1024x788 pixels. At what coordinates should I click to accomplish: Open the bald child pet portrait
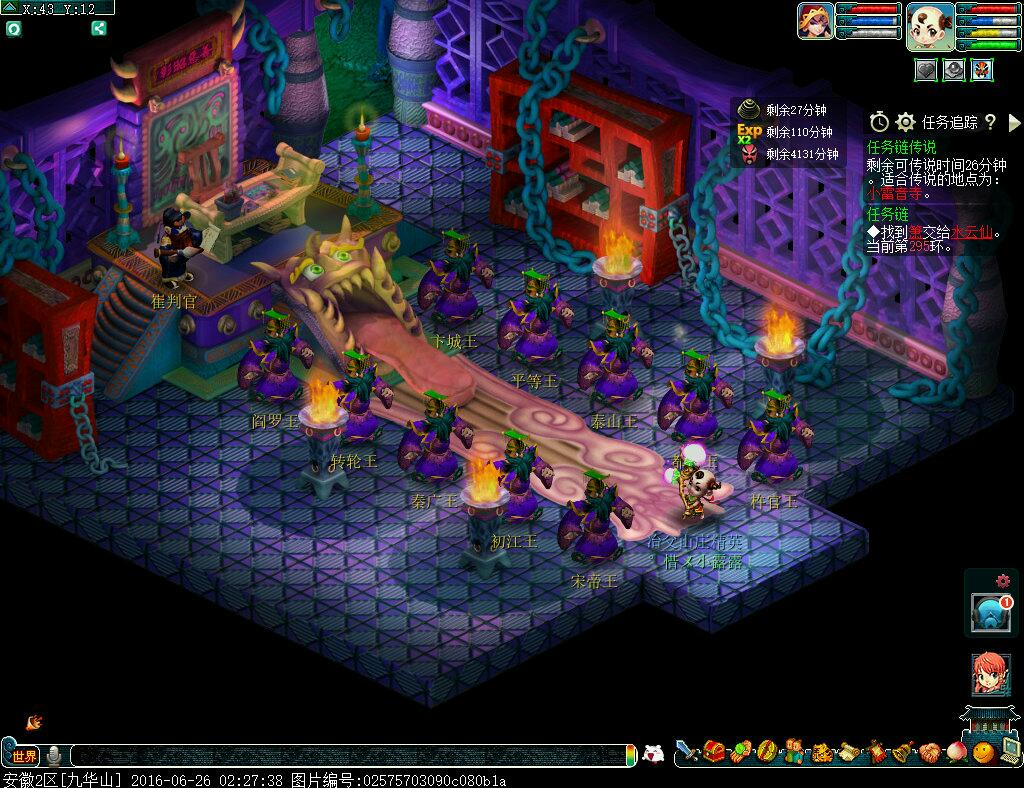(930, 26)
